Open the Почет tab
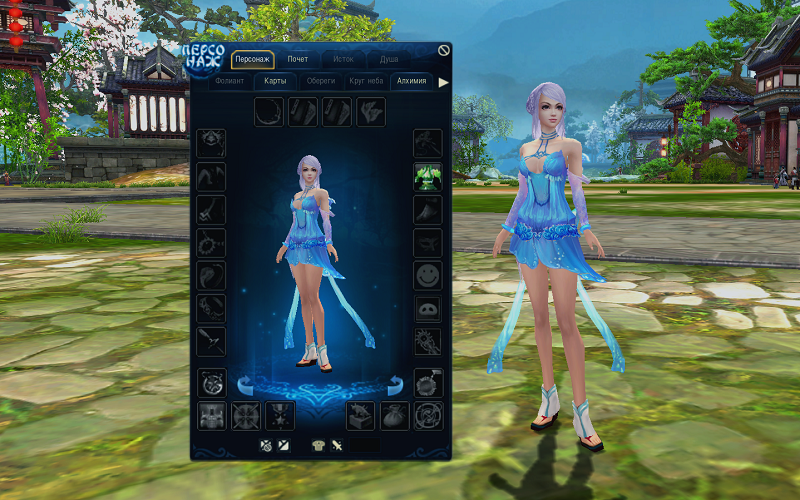Image resolution: width=800 pixels, height=500 pixels. pos(298,59)
